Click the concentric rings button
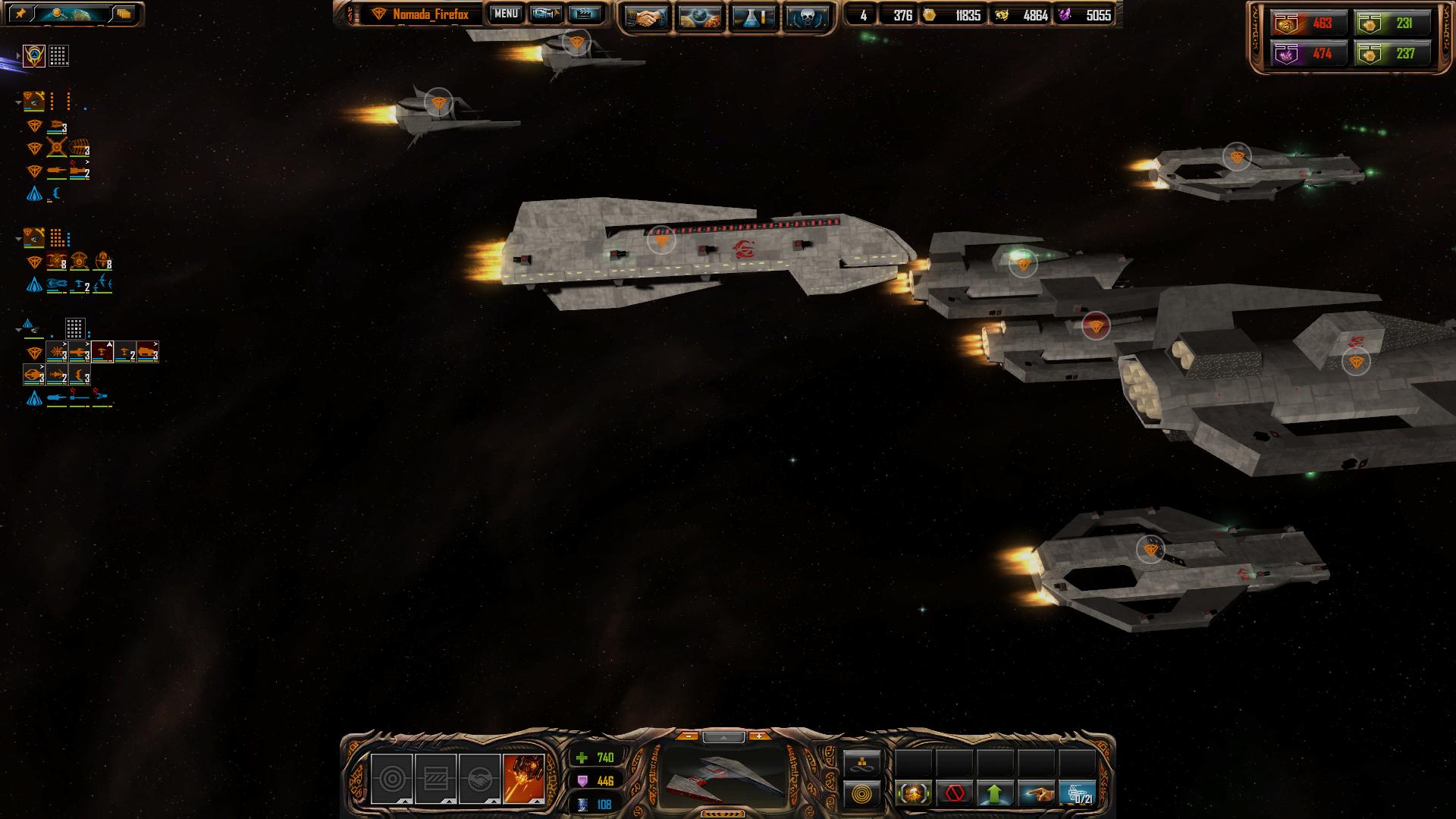This screenshot has width=1456, height=819. [862, 795]
